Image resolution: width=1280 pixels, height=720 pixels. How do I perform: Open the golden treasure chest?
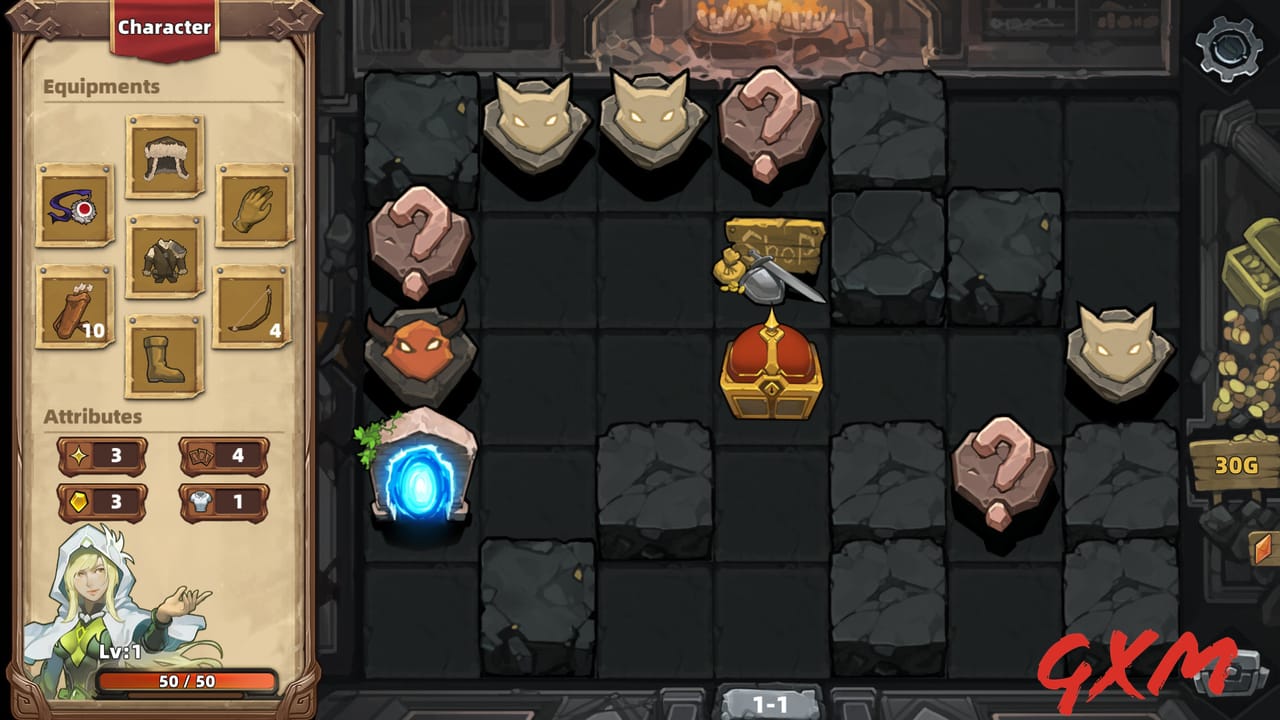772,370
